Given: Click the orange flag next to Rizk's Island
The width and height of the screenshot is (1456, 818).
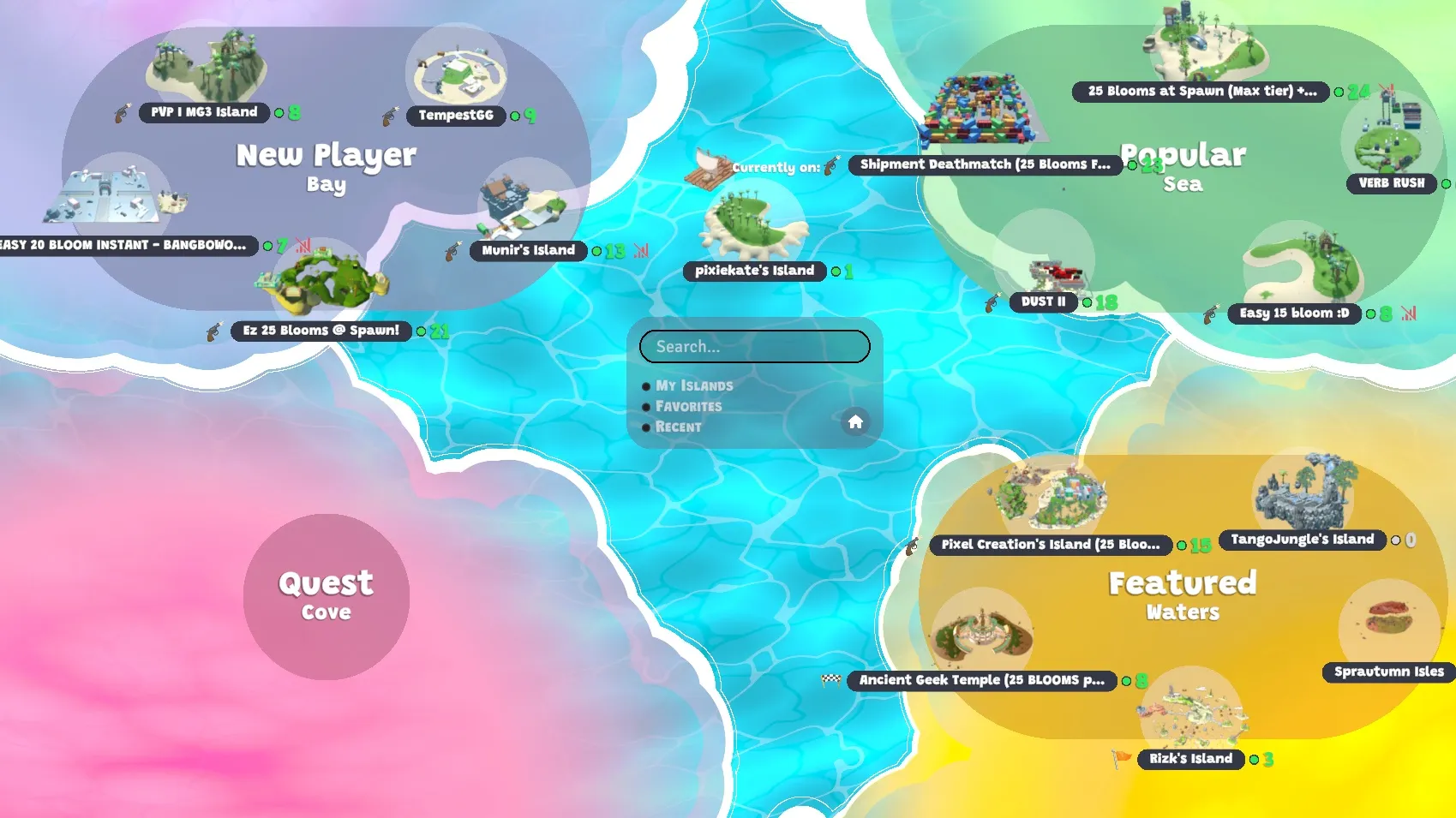Looking at the screenshot, I should tap(1123, 759).
